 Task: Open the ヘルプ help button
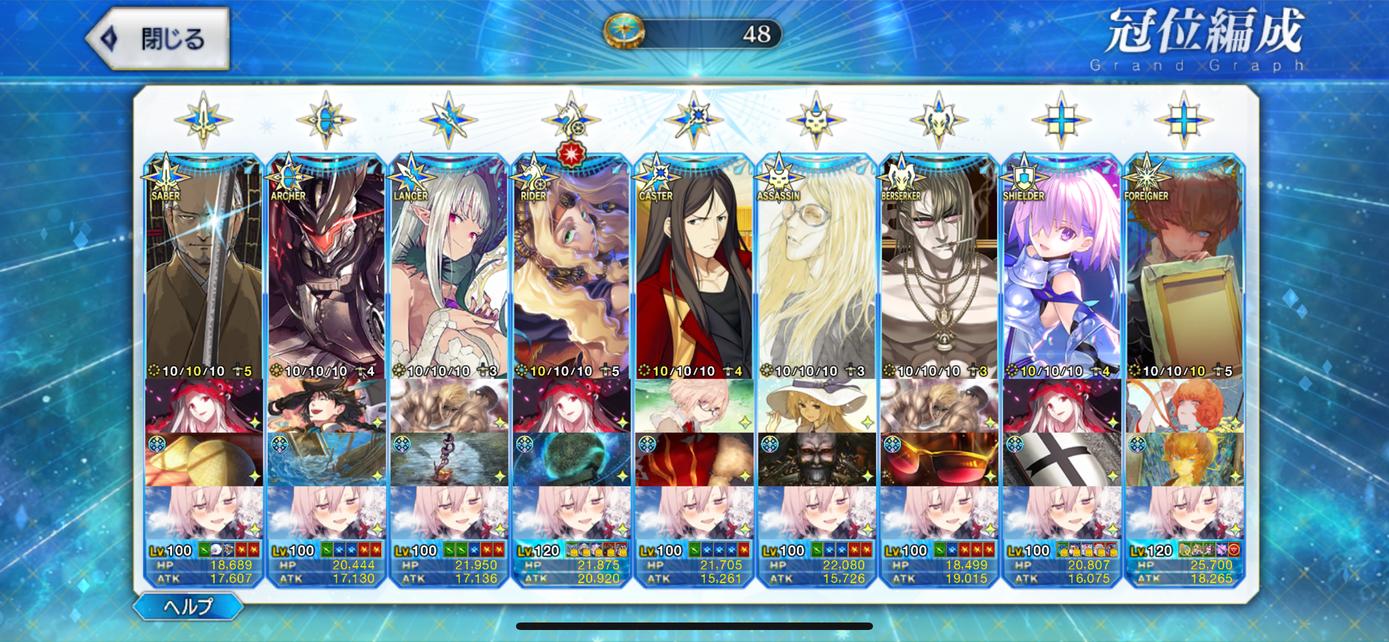point(188,606)
